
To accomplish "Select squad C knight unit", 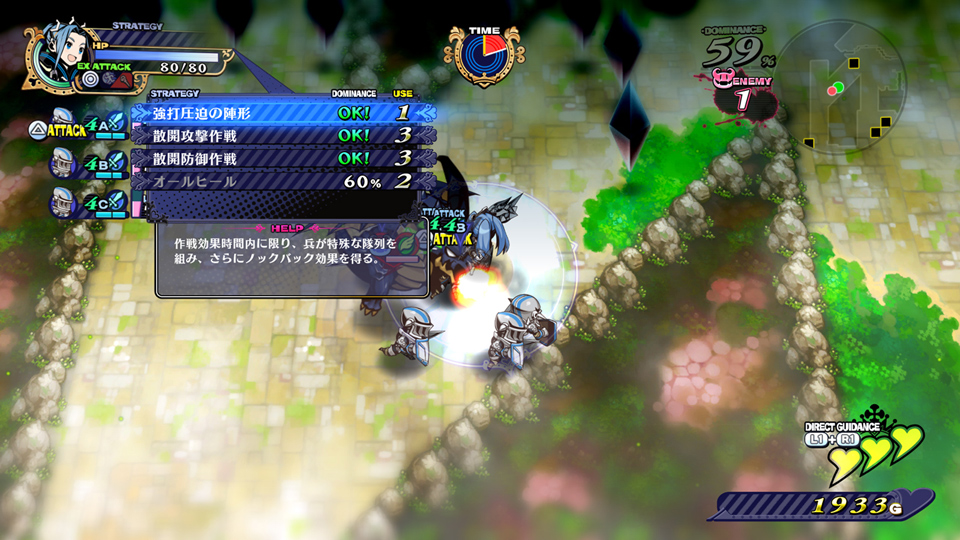I will [63, 200].
